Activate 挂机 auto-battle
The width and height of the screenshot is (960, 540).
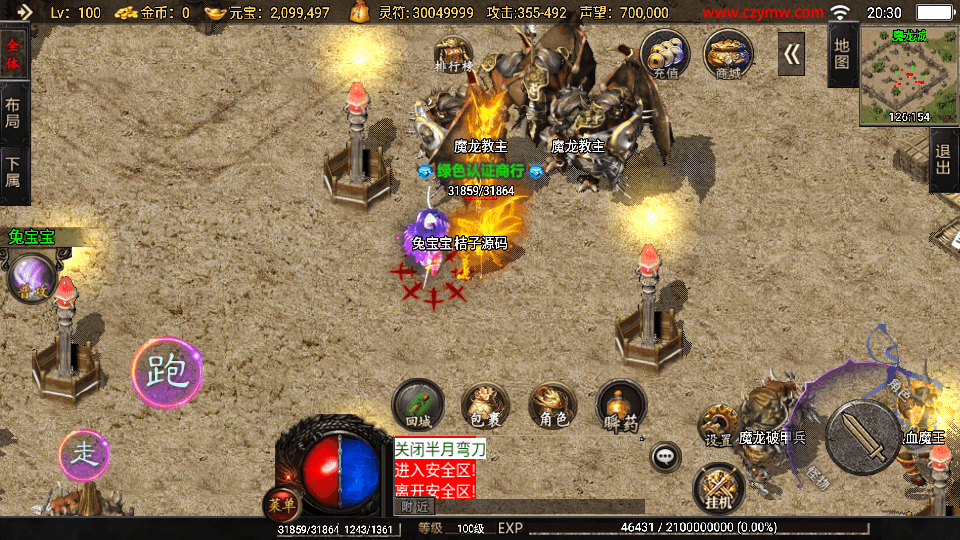718,487
